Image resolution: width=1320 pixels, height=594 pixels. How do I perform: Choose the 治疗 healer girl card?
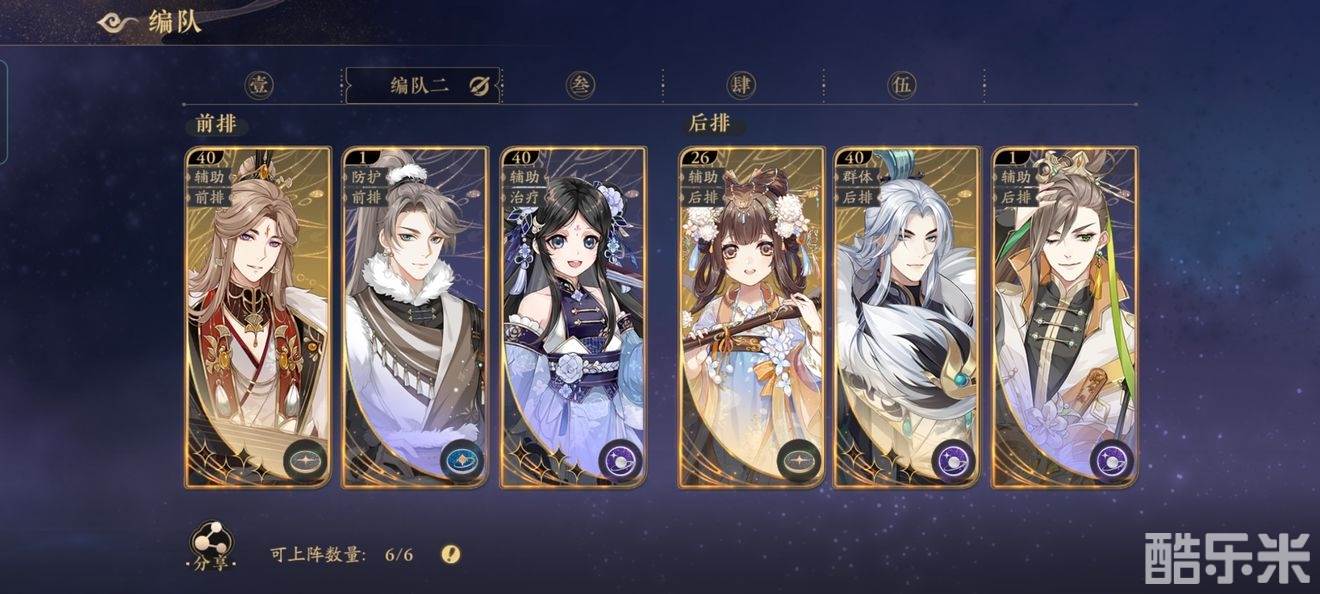pyautogui.click(x=573, y=318)
